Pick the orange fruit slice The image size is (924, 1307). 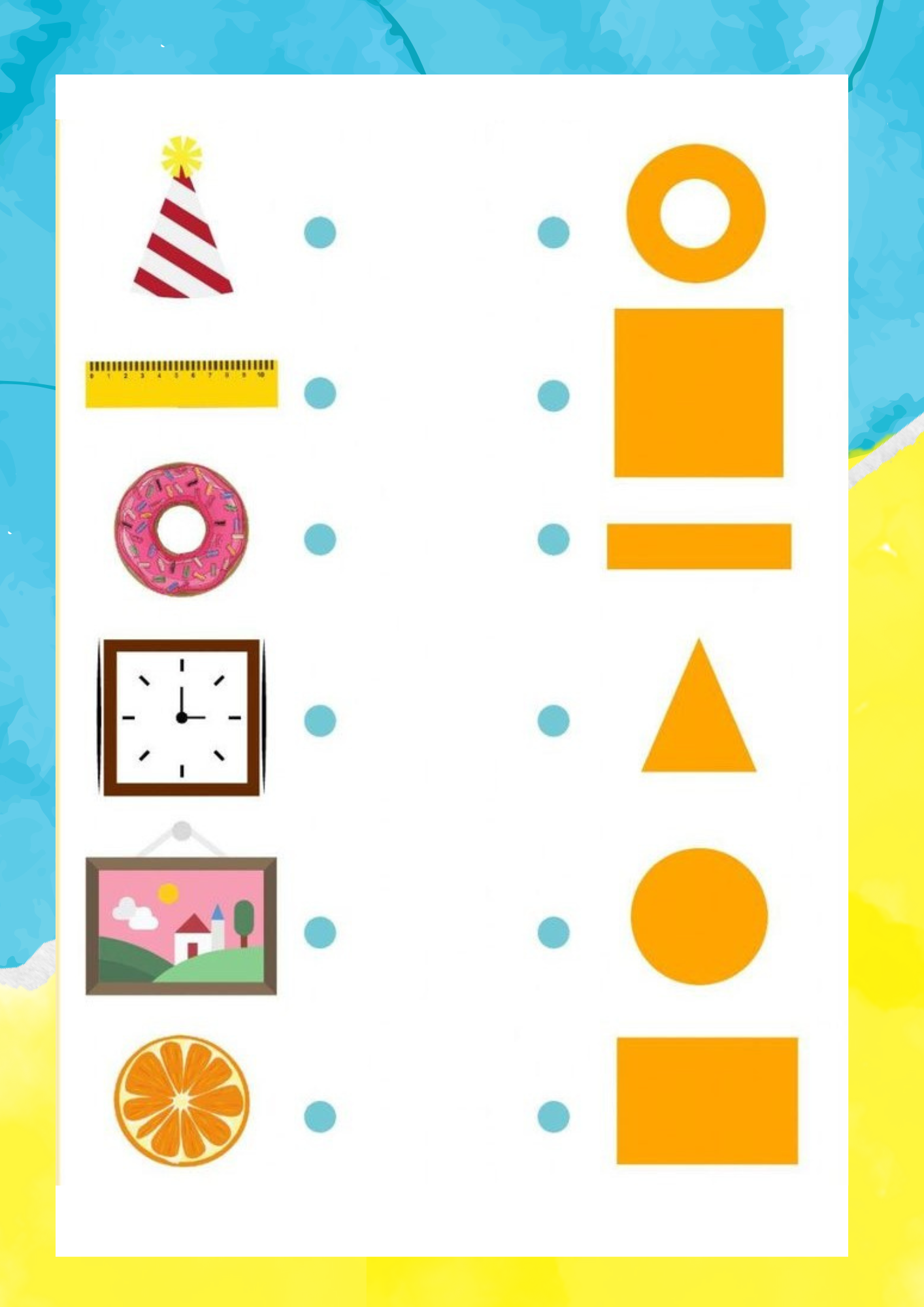(182, 1100)
